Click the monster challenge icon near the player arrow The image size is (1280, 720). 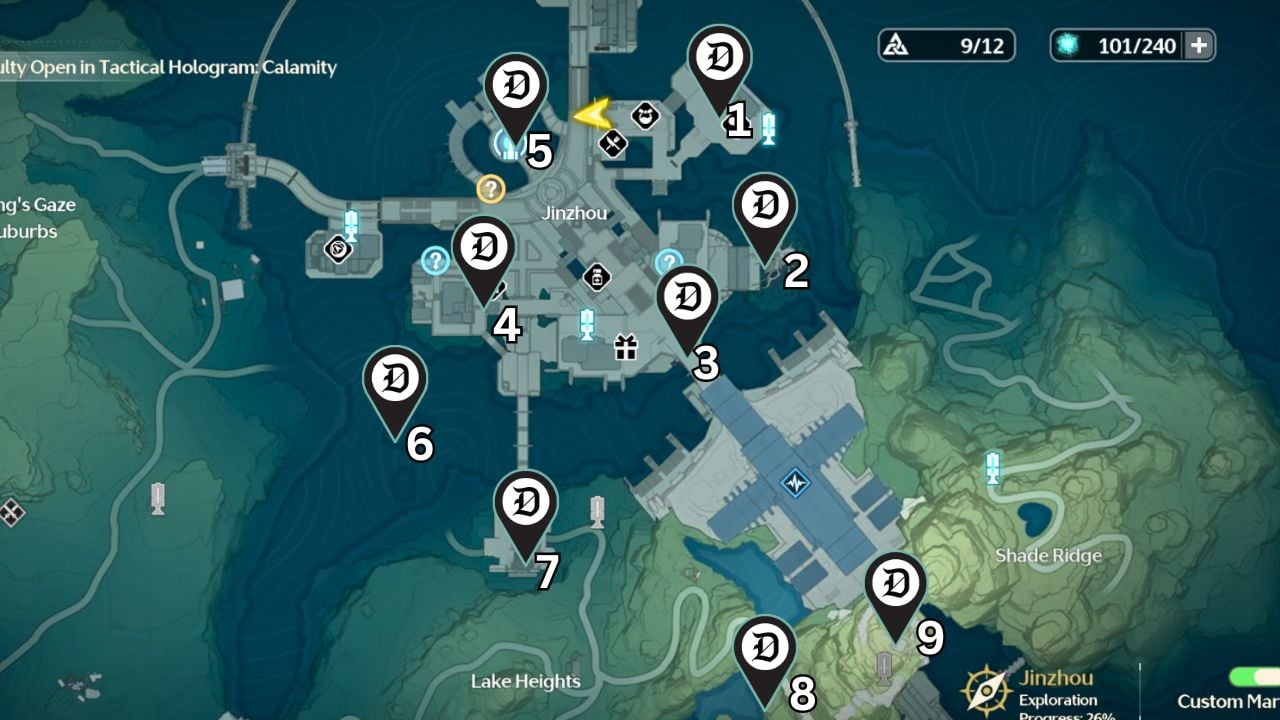(645, 116)
